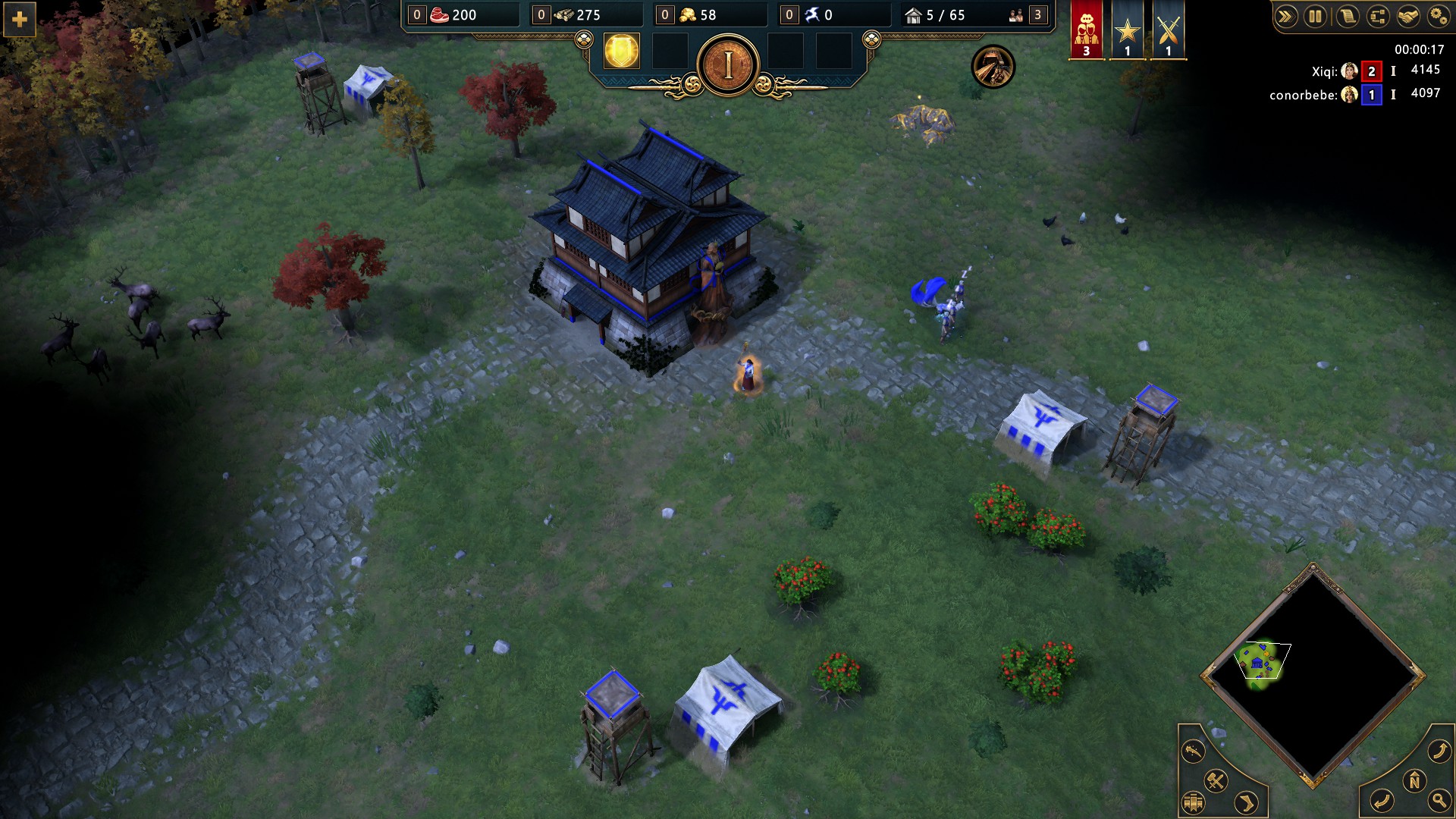Click the Age I medallion
This screenshot has height=819, width=1456.
(728, 66)
